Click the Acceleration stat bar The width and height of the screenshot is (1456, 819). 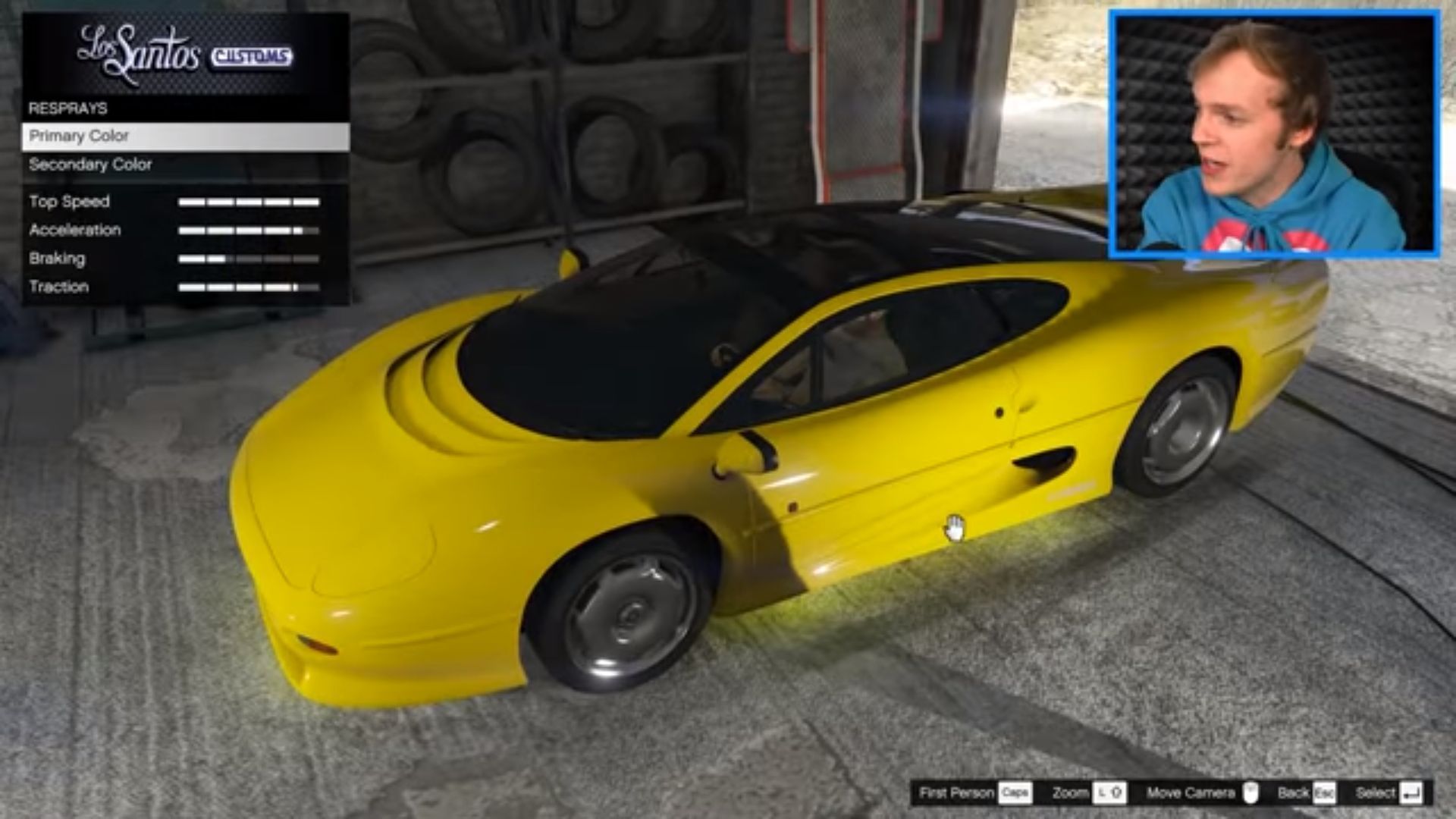(x=250, y=230)
